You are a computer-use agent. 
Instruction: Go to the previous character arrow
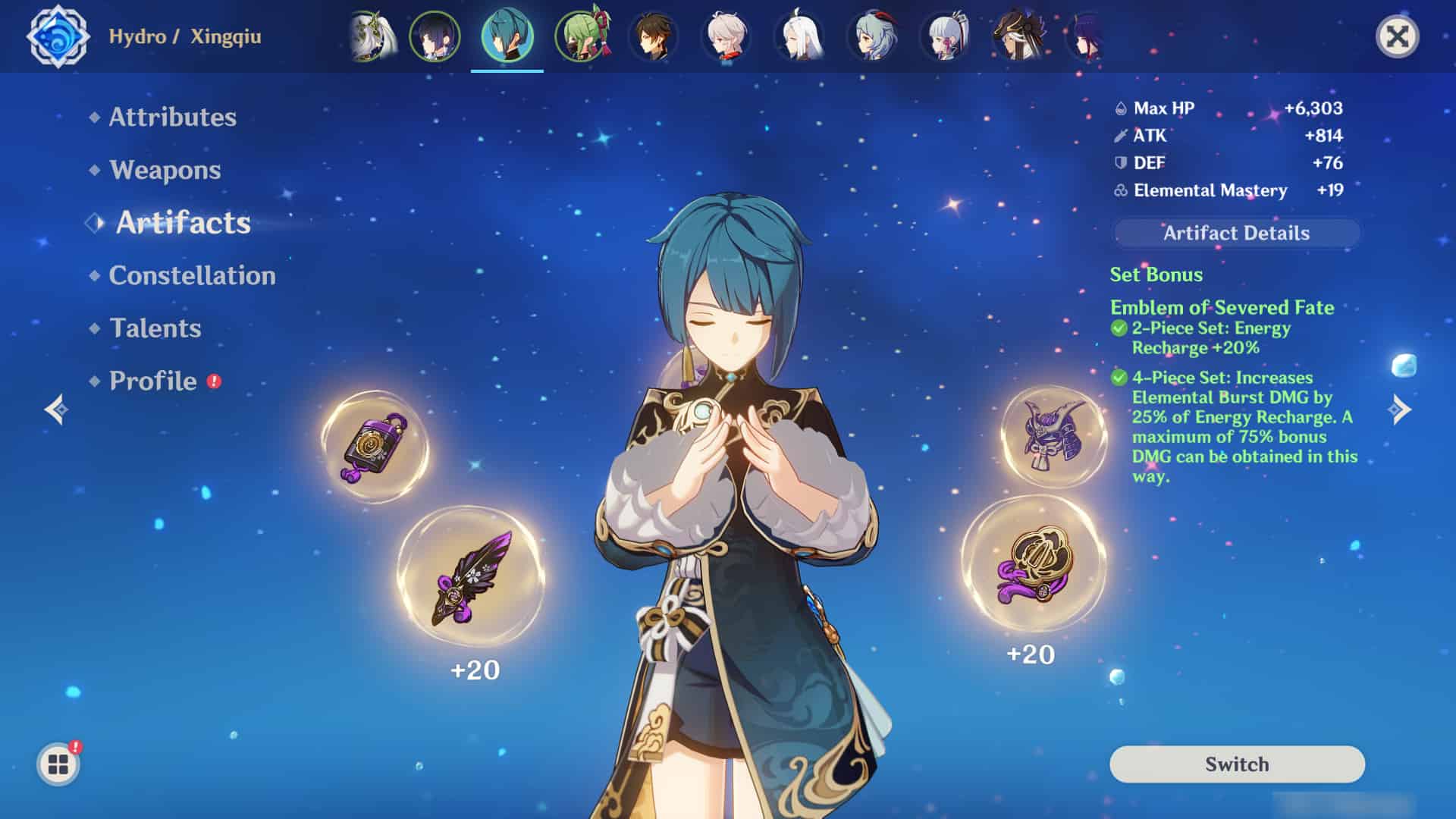click(x=56, y=409)
